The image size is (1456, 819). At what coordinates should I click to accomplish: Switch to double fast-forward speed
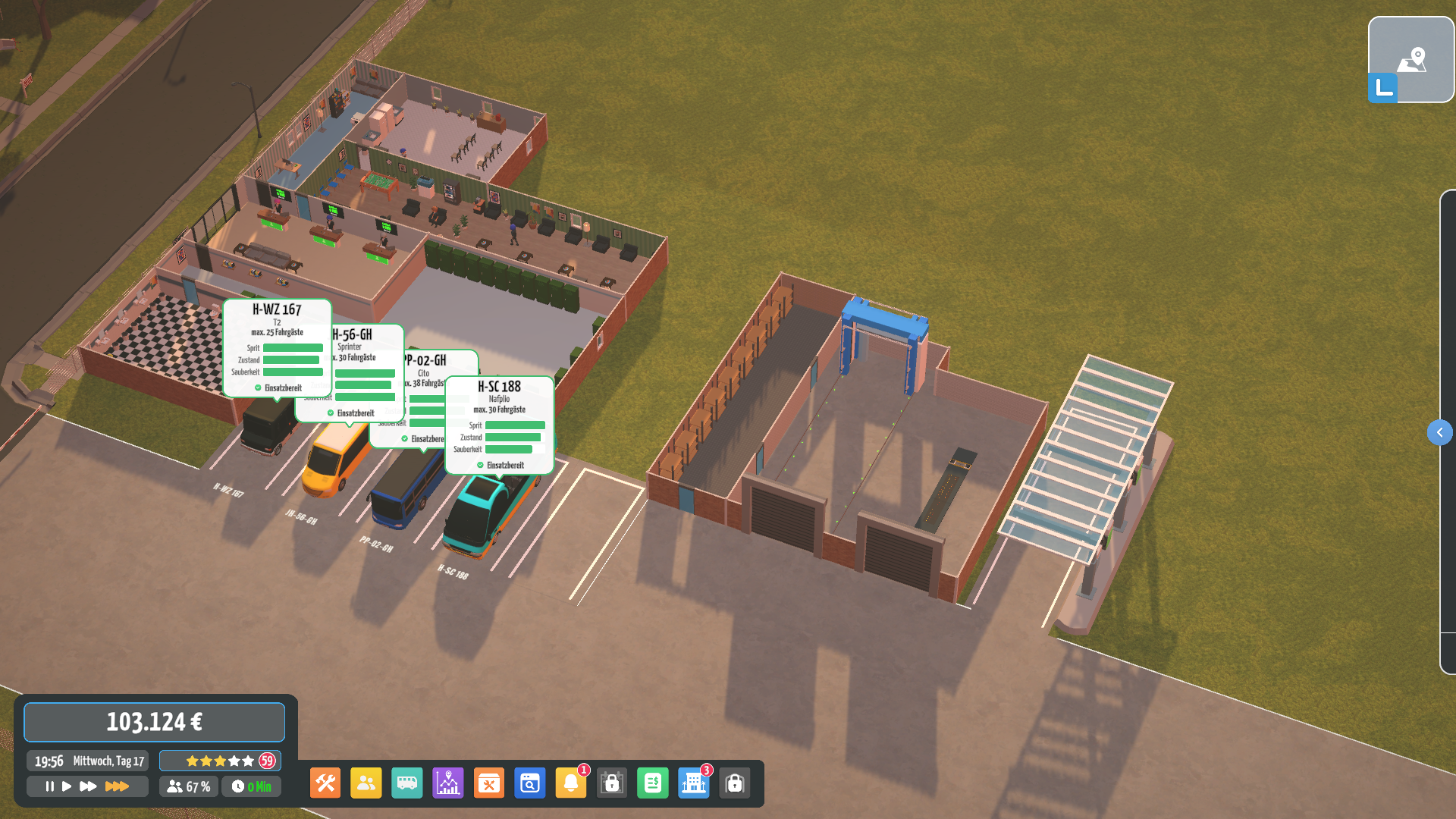pyautogui.click(x=88, y=786)
